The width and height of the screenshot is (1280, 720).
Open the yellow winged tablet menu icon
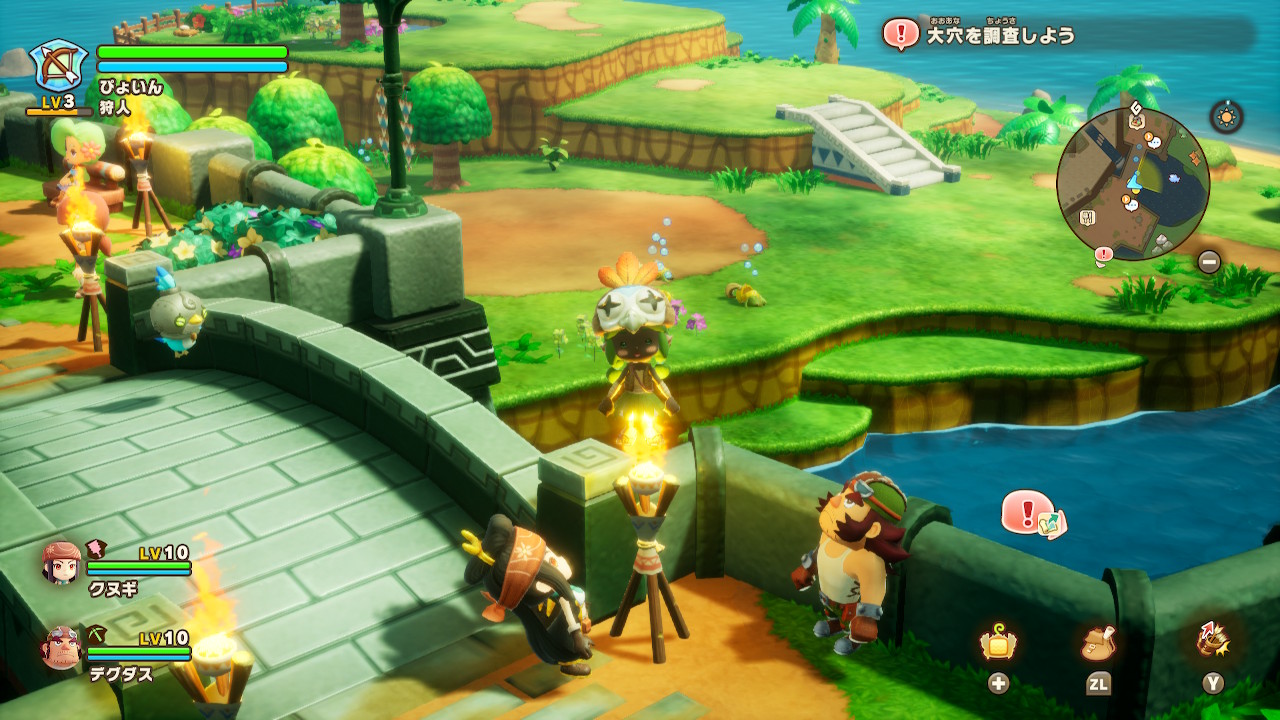998,645
